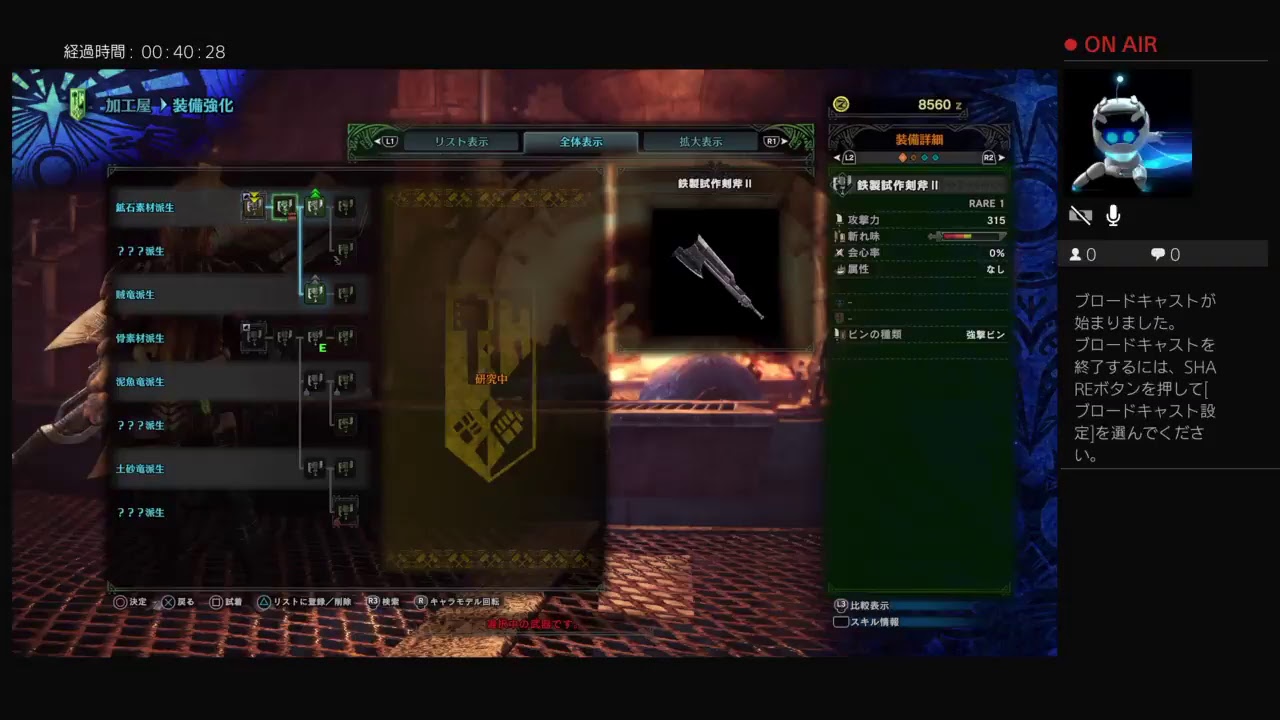The height and width of the screenshot is (720, 1280).
Task: Click the right arrow beside R2
Action: pos(1002,157)
